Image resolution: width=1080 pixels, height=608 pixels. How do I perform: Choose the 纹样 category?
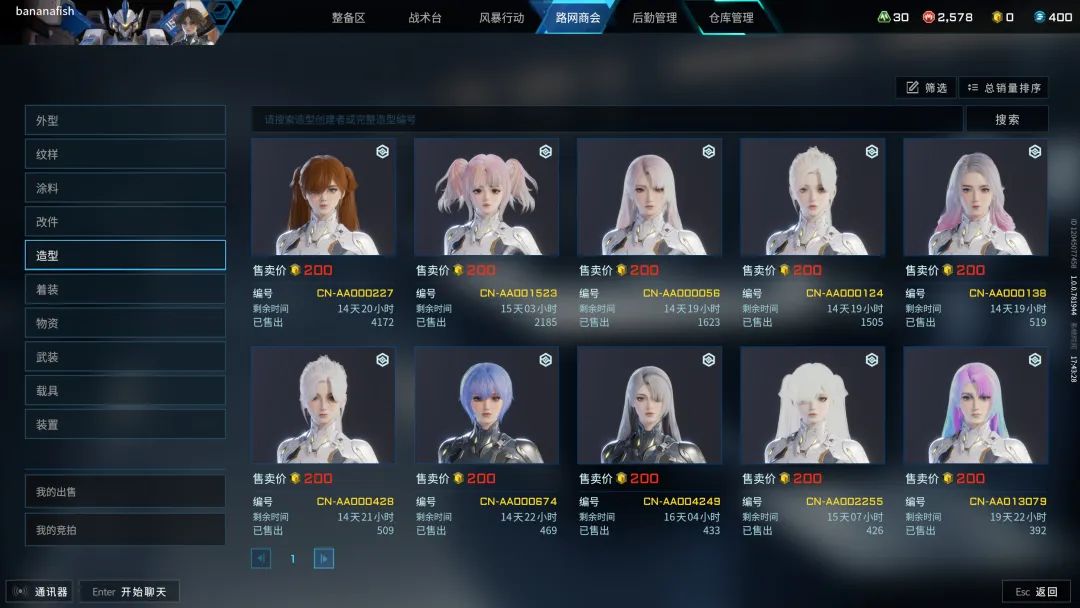click(125, 155)
